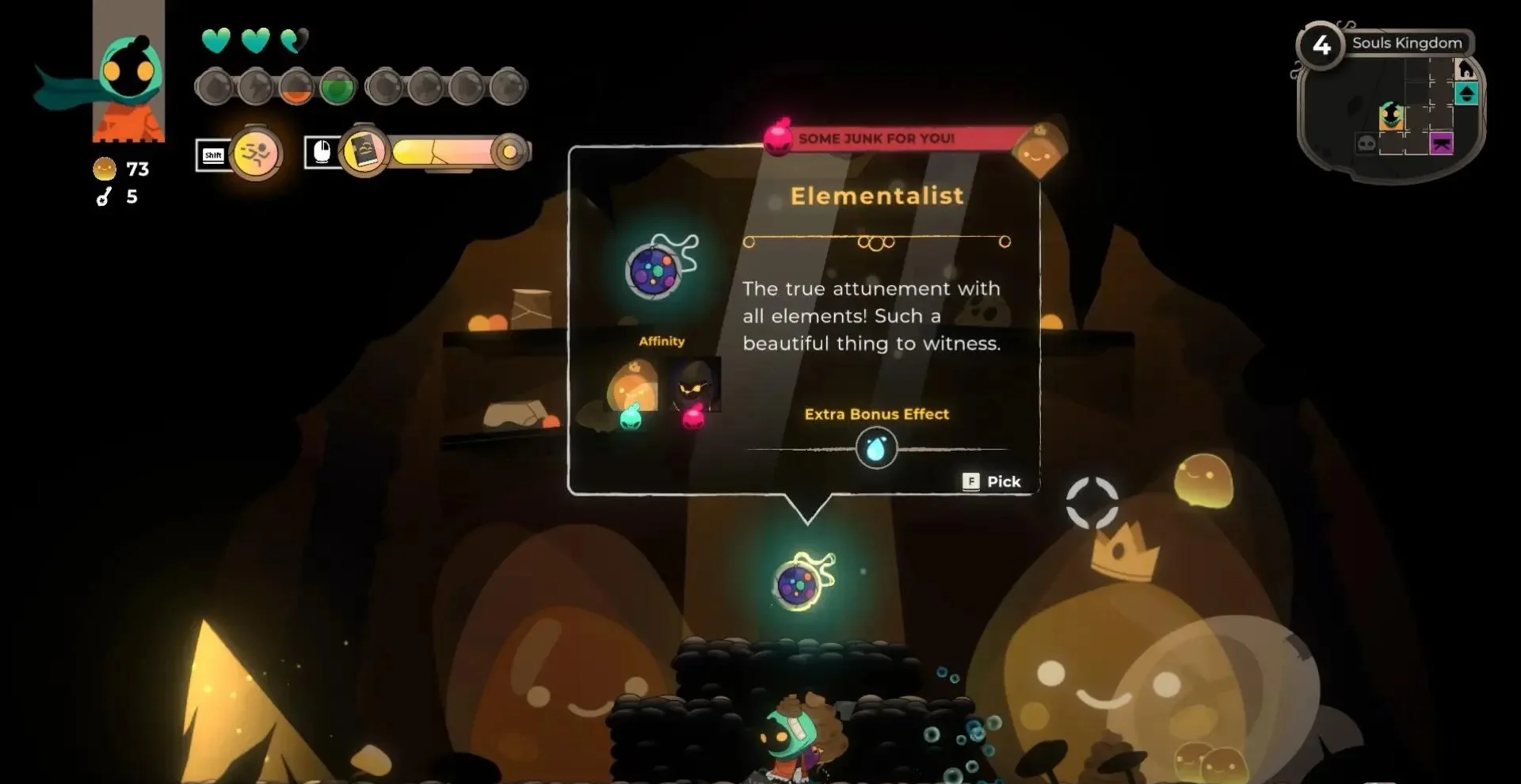This screenshot has height=784, width=1521.
Task: Click the dark hooded affinity portrait
Action: coord(694,385)
